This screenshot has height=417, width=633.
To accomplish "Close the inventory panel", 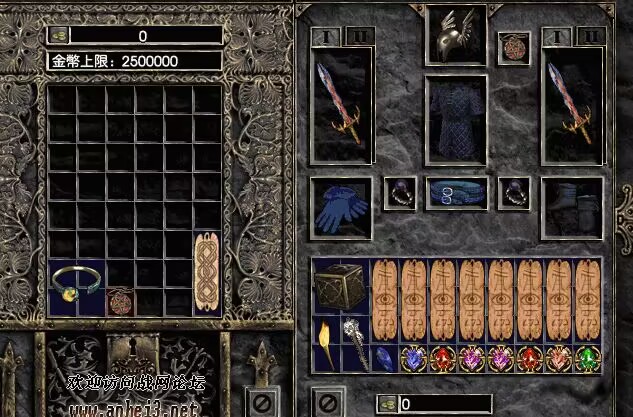I will 326,404.
